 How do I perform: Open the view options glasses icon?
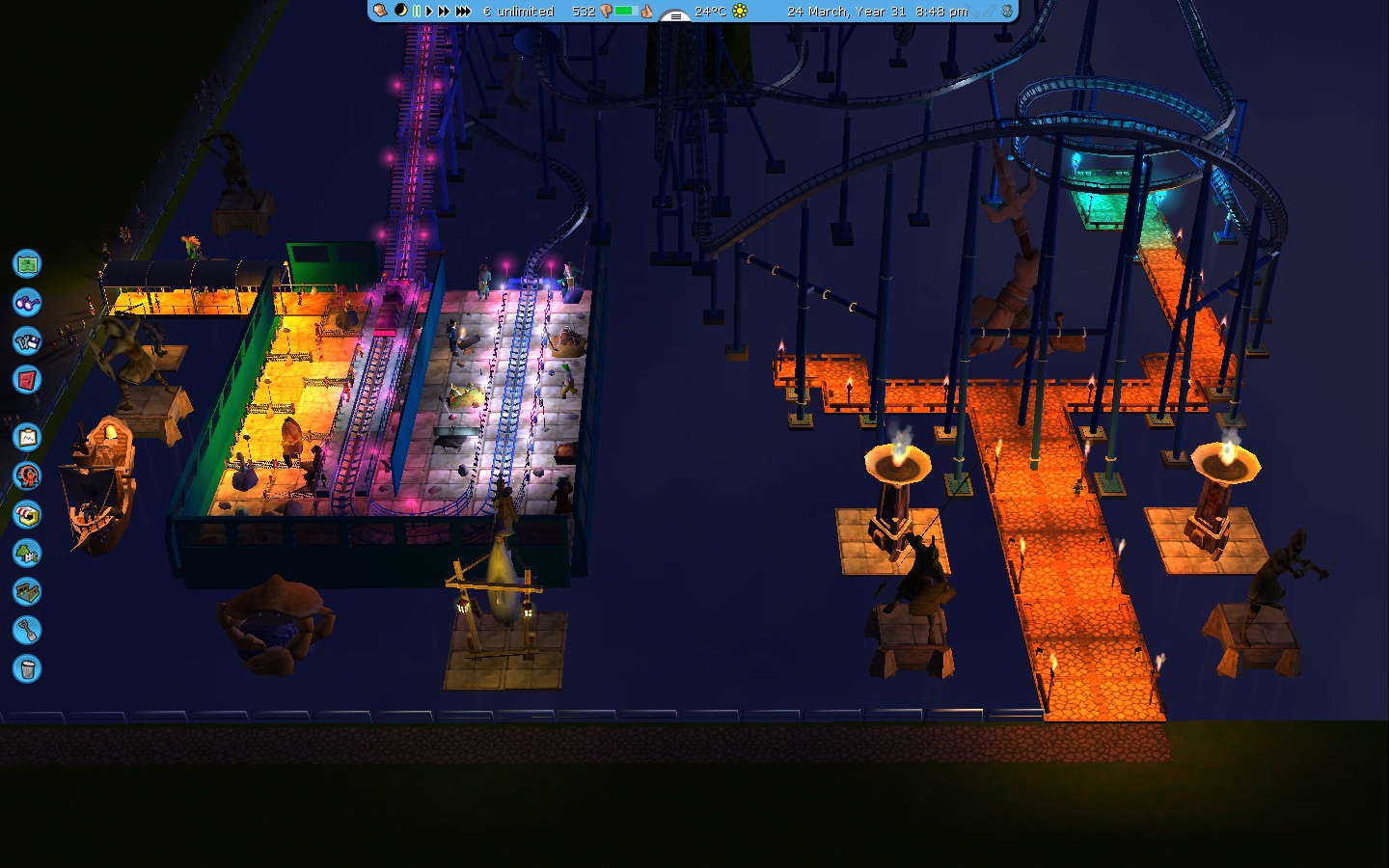tap(27, 302)
